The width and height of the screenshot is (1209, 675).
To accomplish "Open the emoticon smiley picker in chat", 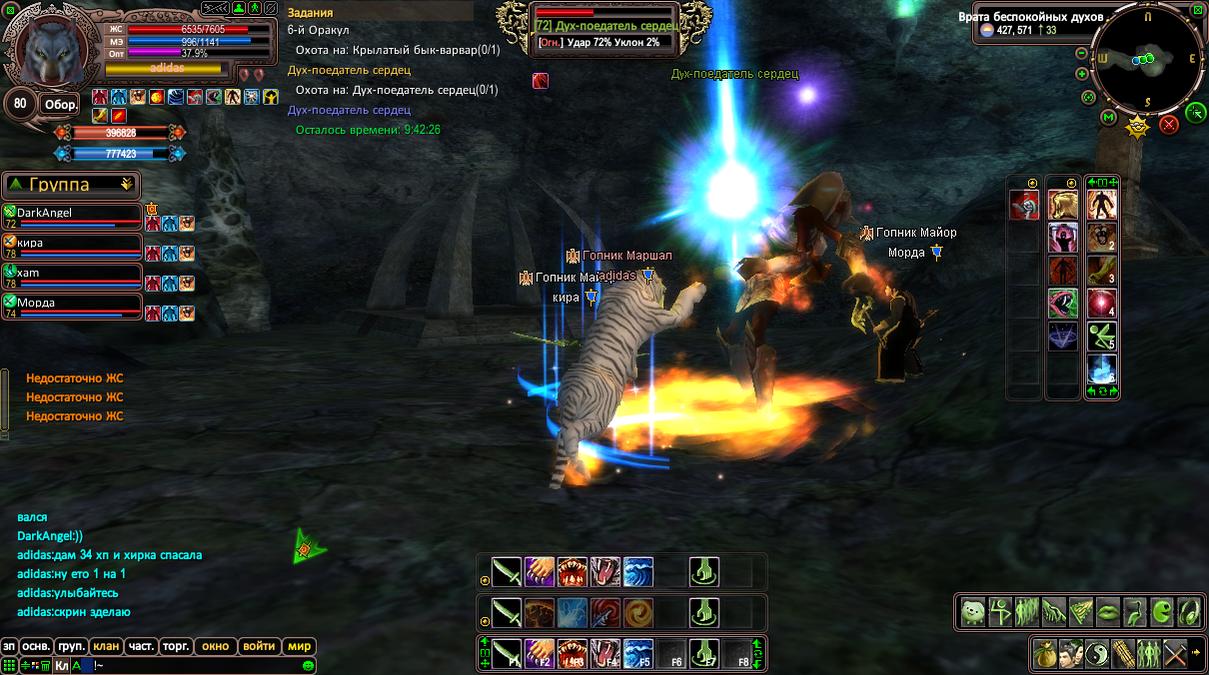I will pos(308,665).
